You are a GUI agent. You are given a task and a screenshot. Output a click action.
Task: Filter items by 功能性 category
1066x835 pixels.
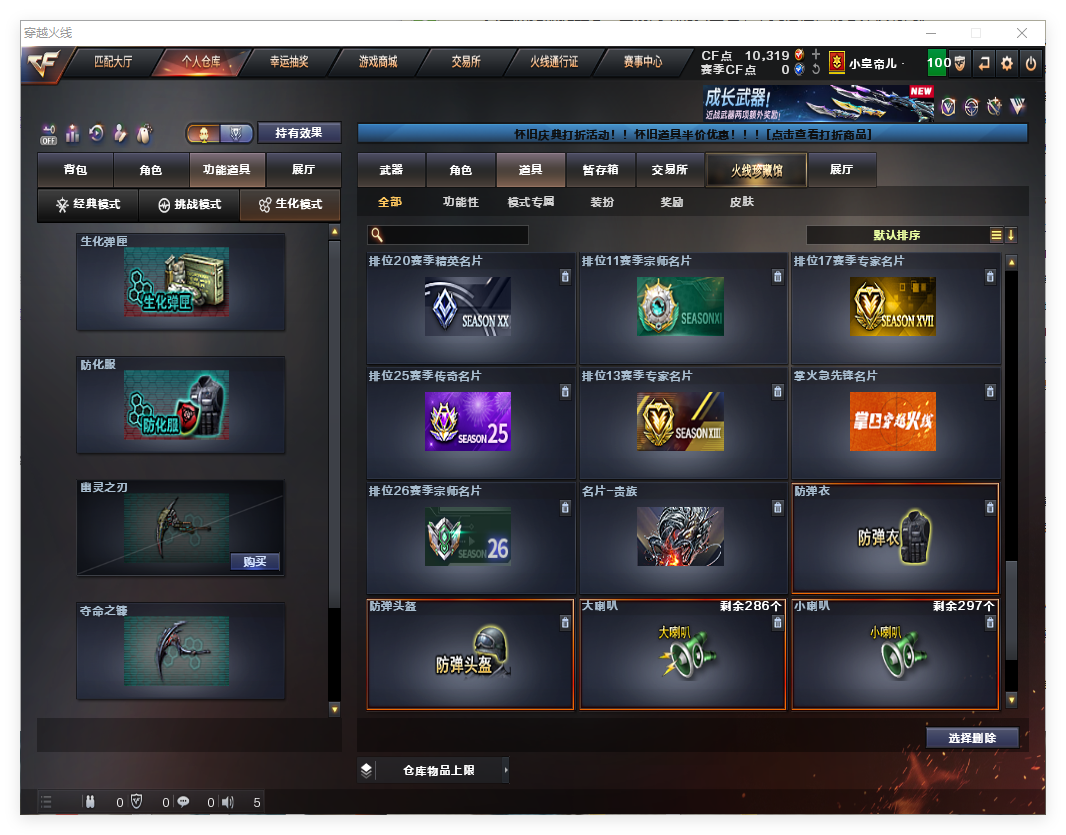click(461, 202)
